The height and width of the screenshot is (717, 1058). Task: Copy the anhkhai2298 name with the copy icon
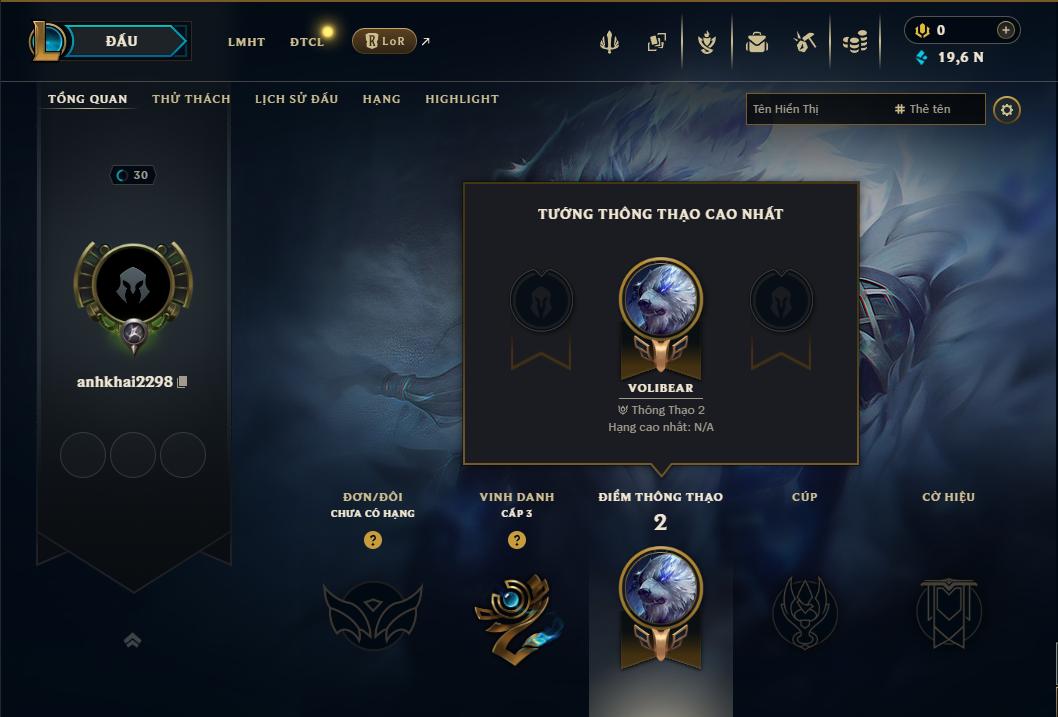coord(182,382)
